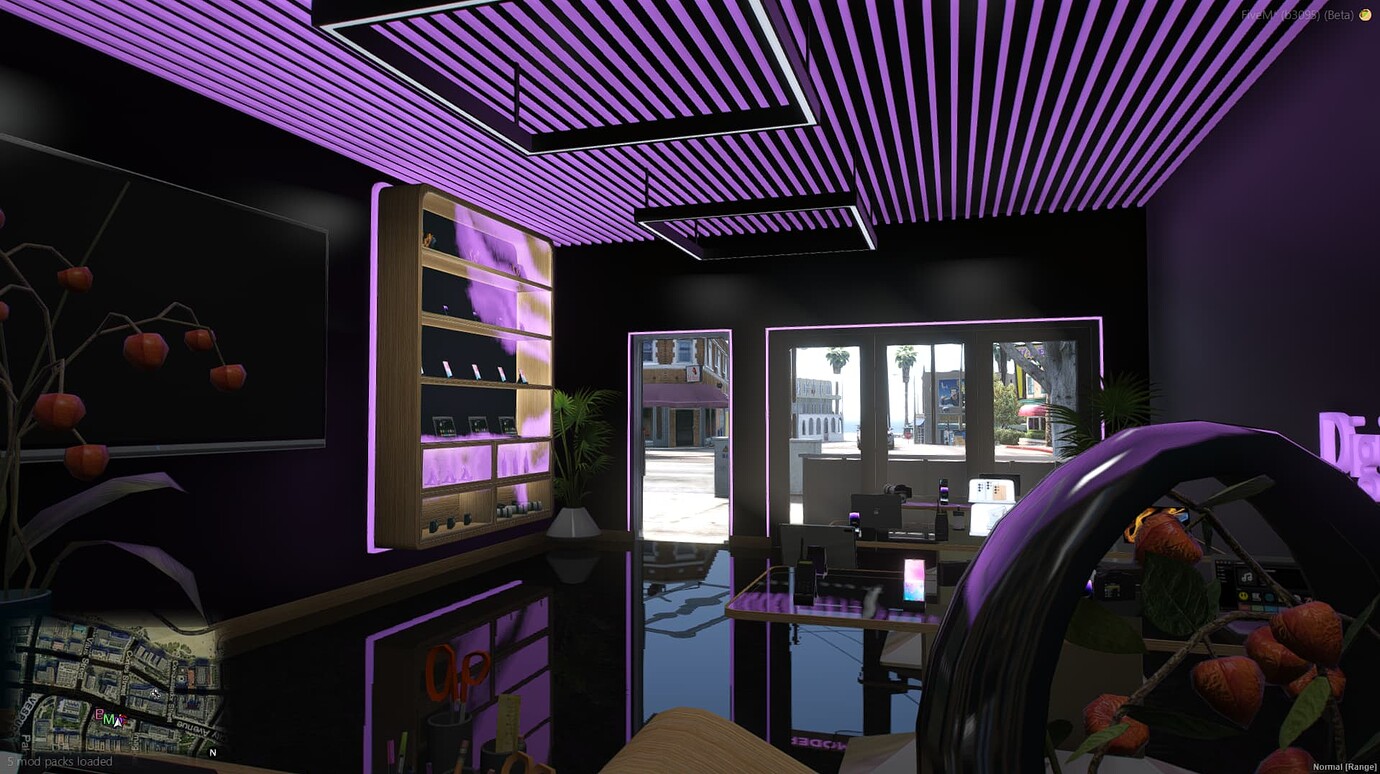The width and height of the screenshot is (1380, 774).
Task: Toggle the wall-mounted TV screen on
Action: (x=180, y=290)
